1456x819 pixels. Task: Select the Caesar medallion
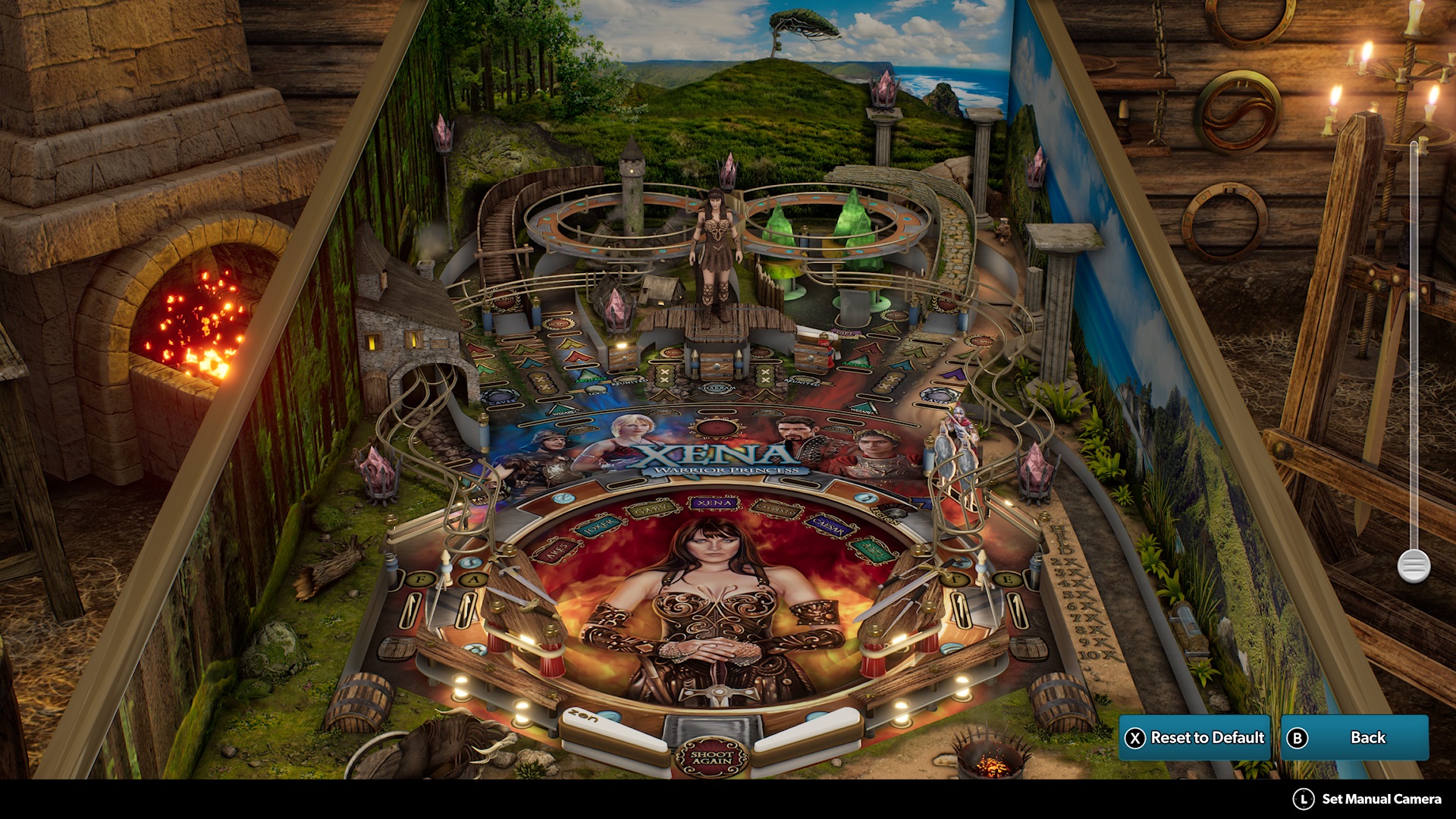tap(830, 527)
